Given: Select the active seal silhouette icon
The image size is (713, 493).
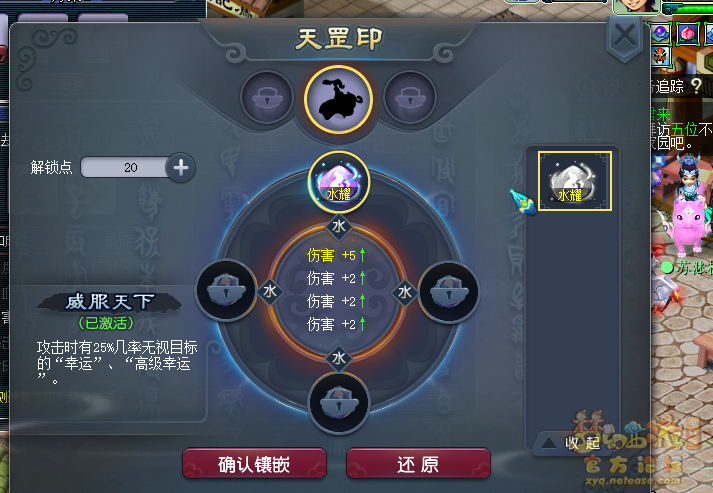Looking at the screenshot, I should [x=339, y=98].
